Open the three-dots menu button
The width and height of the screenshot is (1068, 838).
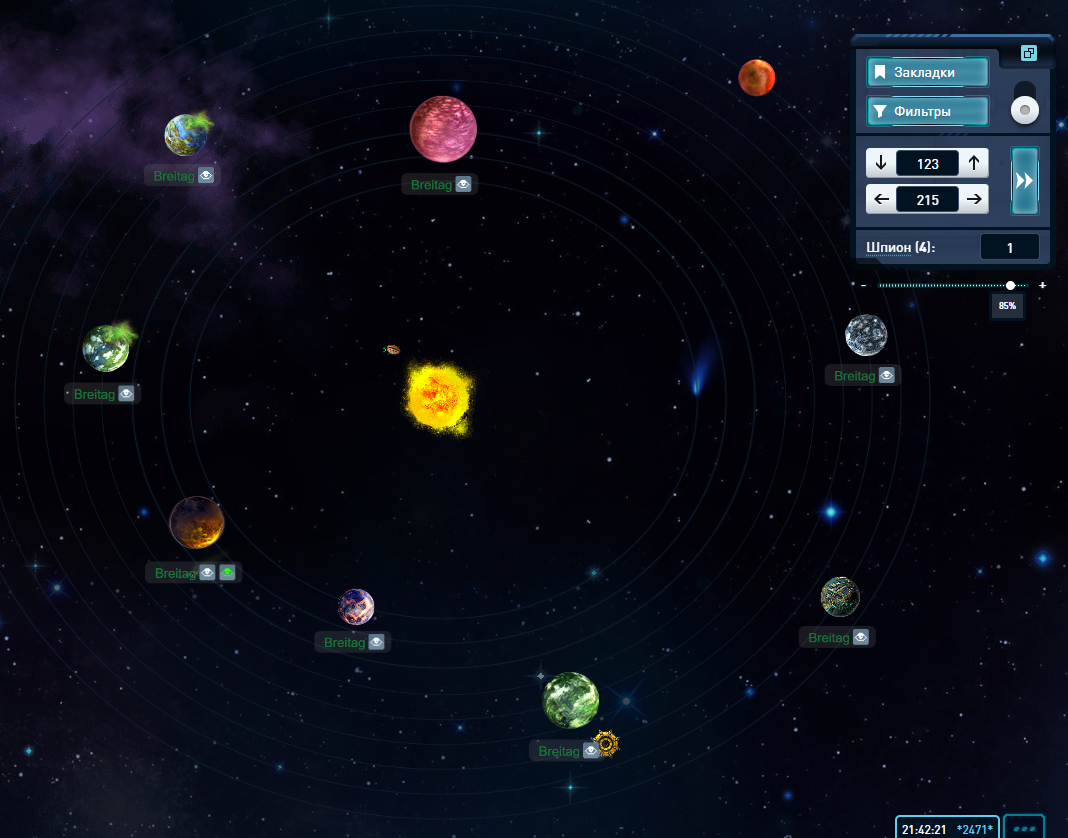[x=1024, y=828]
